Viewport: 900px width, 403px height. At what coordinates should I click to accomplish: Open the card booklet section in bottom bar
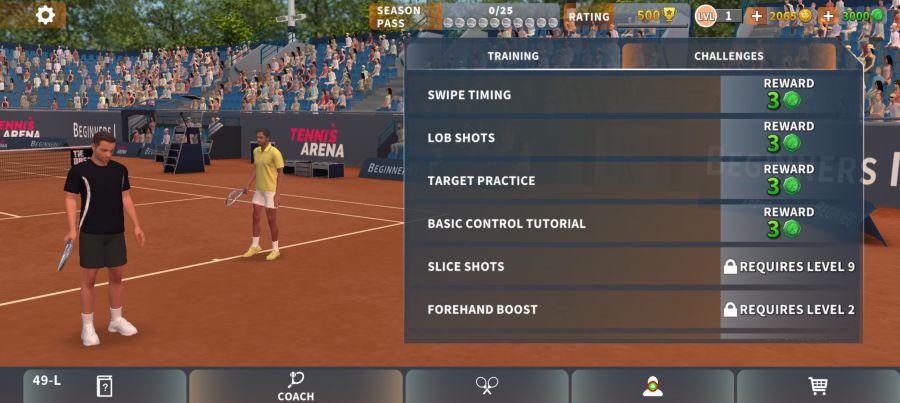(x=104, y=386)
